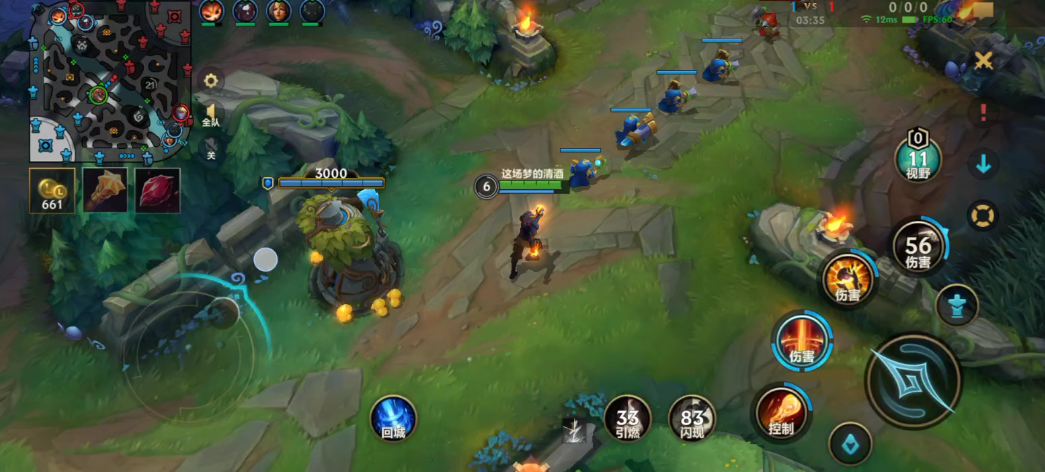Screen dimensions: 1045x472
Task: Toggle the 全队 team chat speaker
Action: coord(210,114)
